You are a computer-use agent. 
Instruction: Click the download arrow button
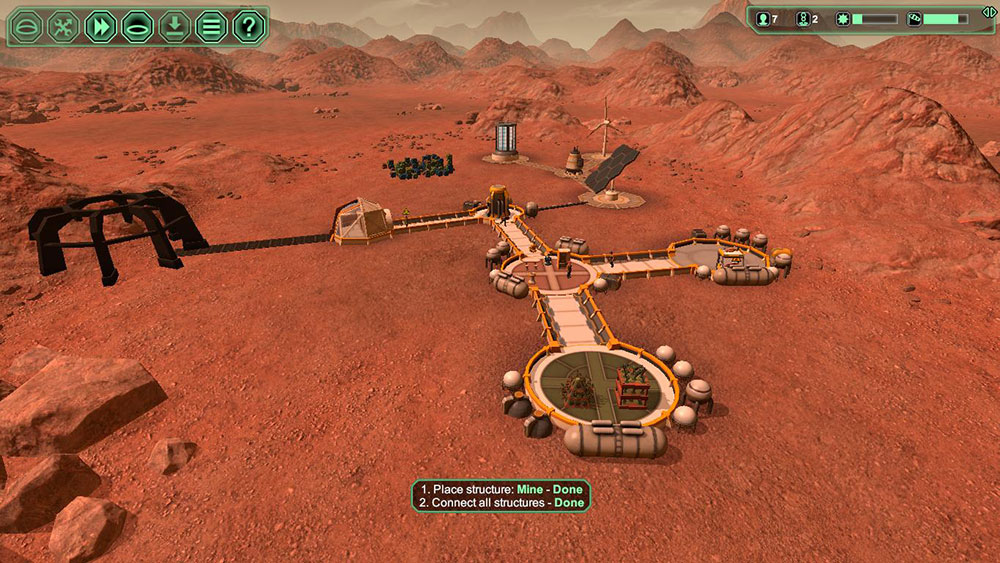(174, 27)
